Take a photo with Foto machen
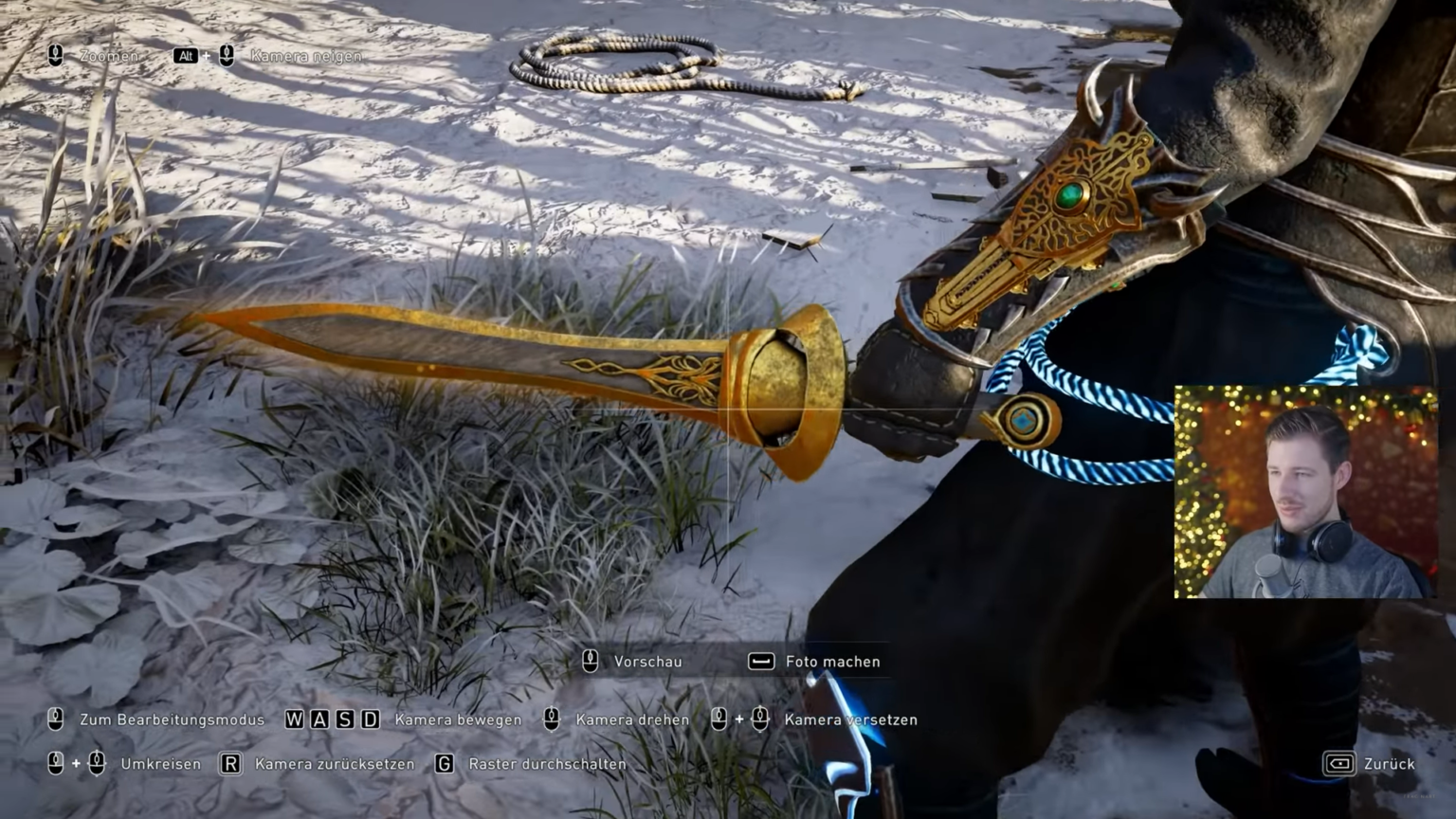This screenshot has height=819, width=1456. (815, 662)
